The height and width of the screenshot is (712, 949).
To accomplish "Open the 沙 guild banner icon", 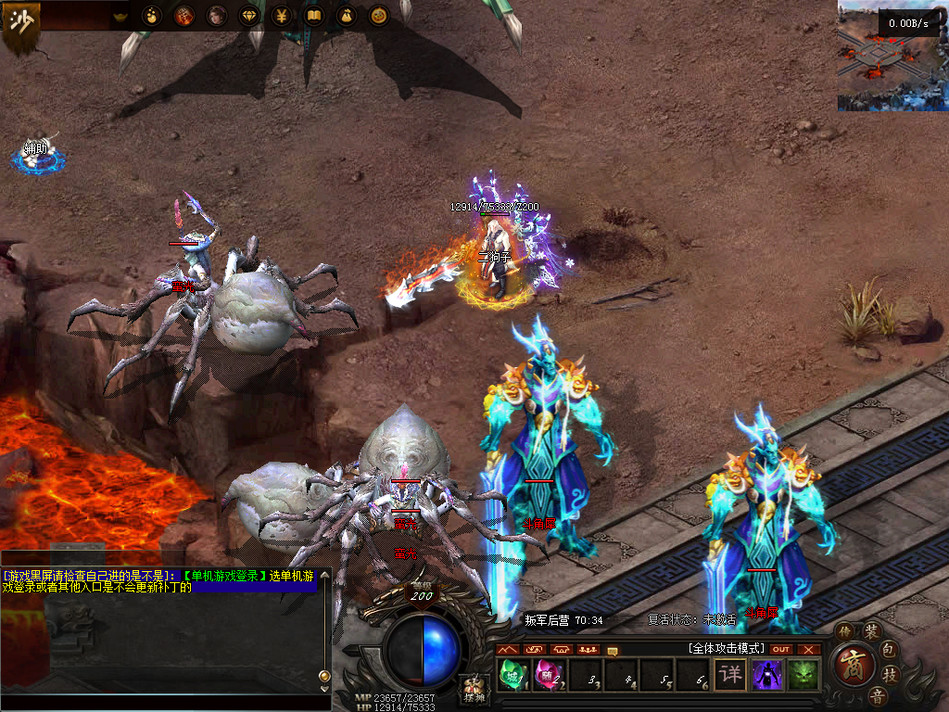I will click(20, 24).
